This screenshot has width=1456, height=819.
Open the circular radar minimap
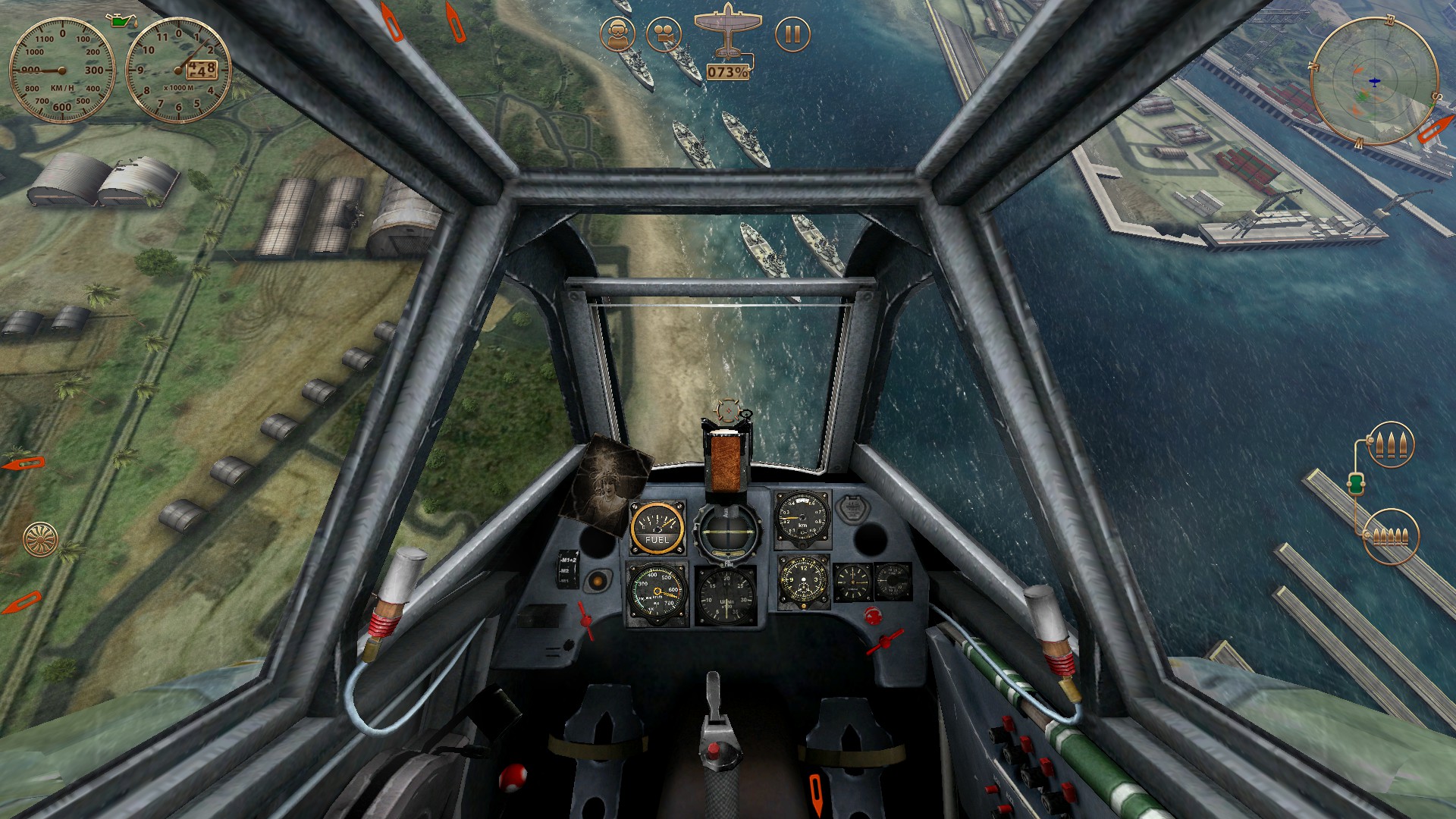click(1373, 81)
